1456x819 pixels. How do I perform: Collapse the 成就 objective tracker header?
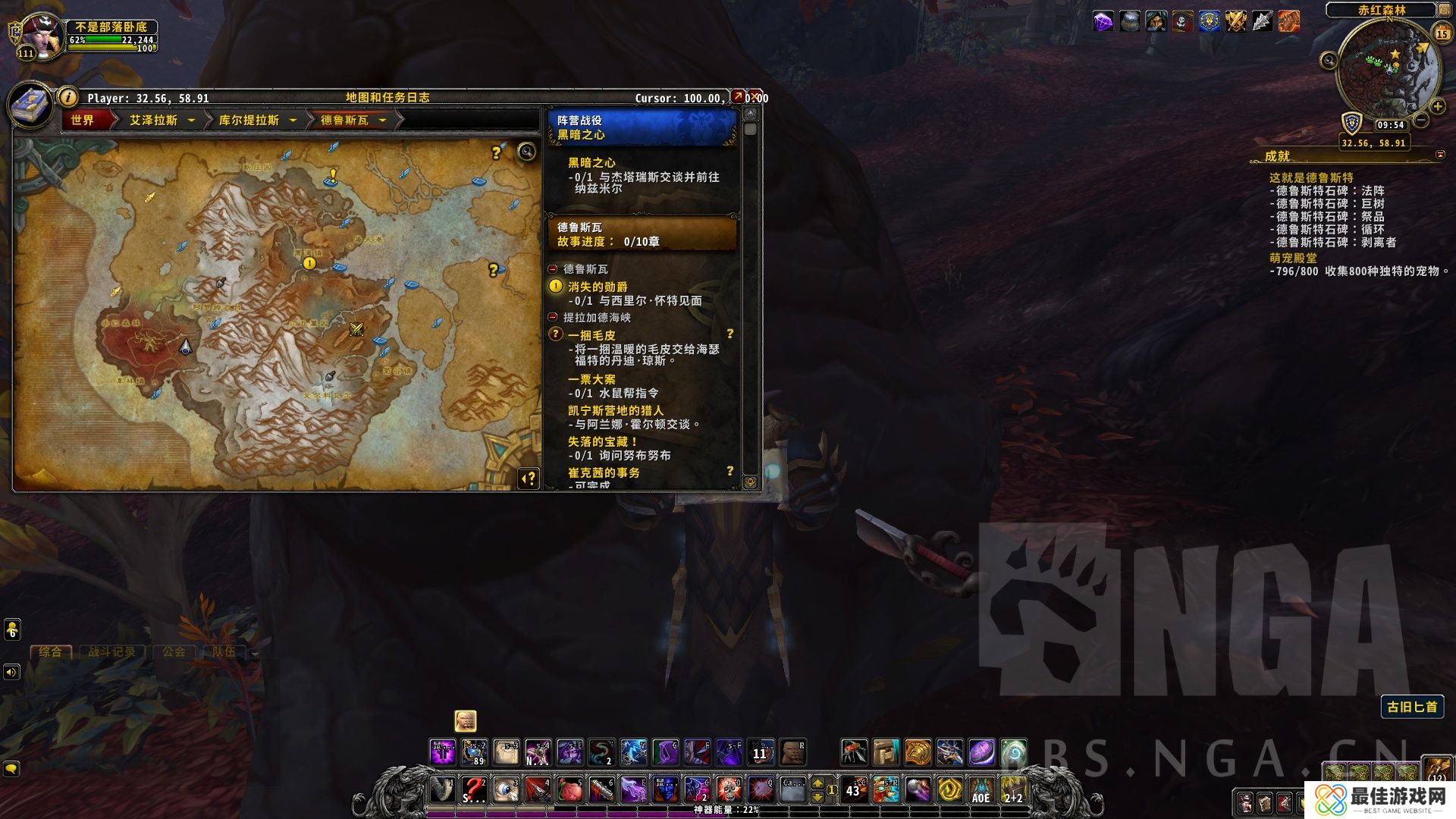click(x=1440, y=155)
